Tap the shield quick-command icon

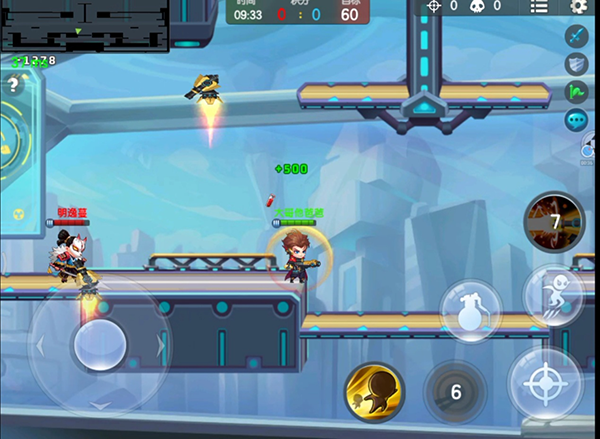[x=576, y=65]
